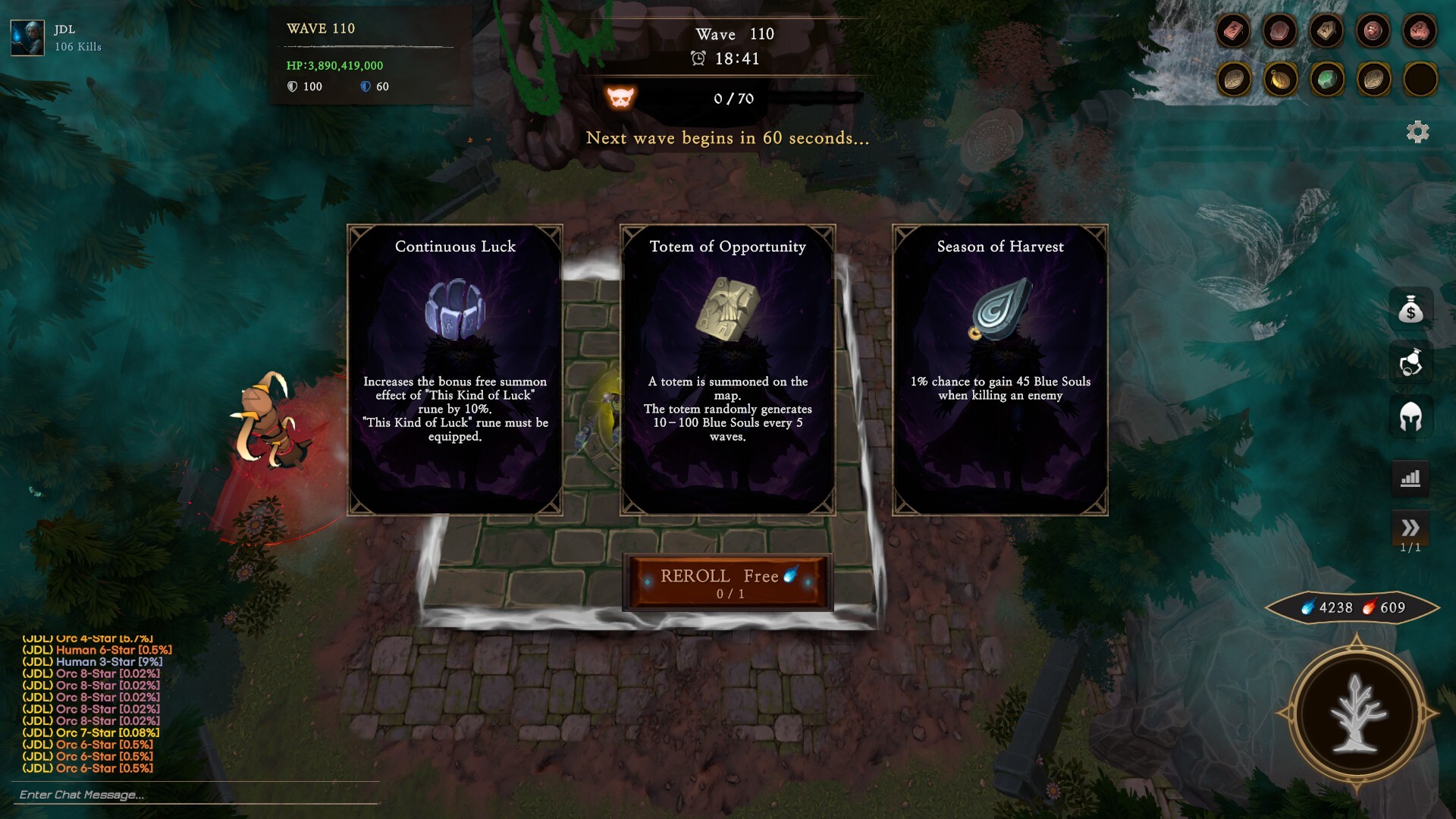
Task: Show the bar chart statistics panel
Action: click(1410, 479)
